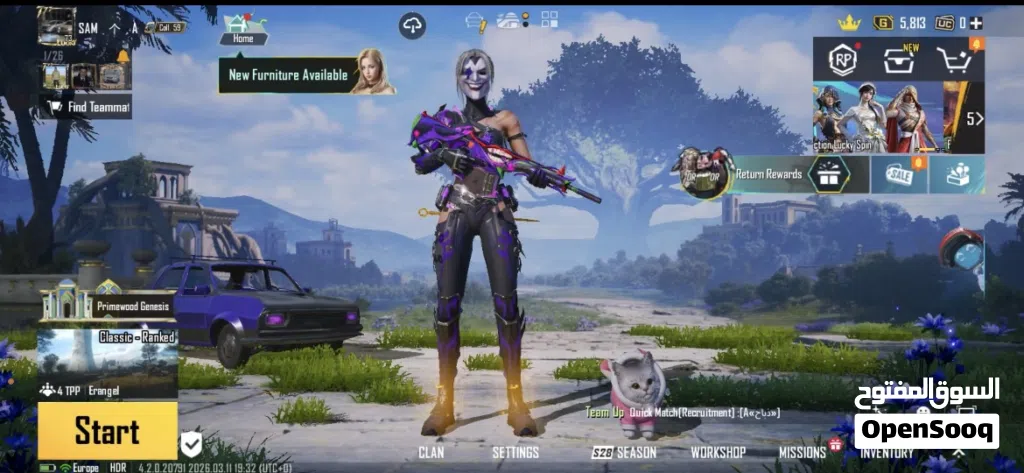Click the Return Rewards gift button
Image resolution: width=1024 pixels, height=473 pixels.
[x=828, y=174]
